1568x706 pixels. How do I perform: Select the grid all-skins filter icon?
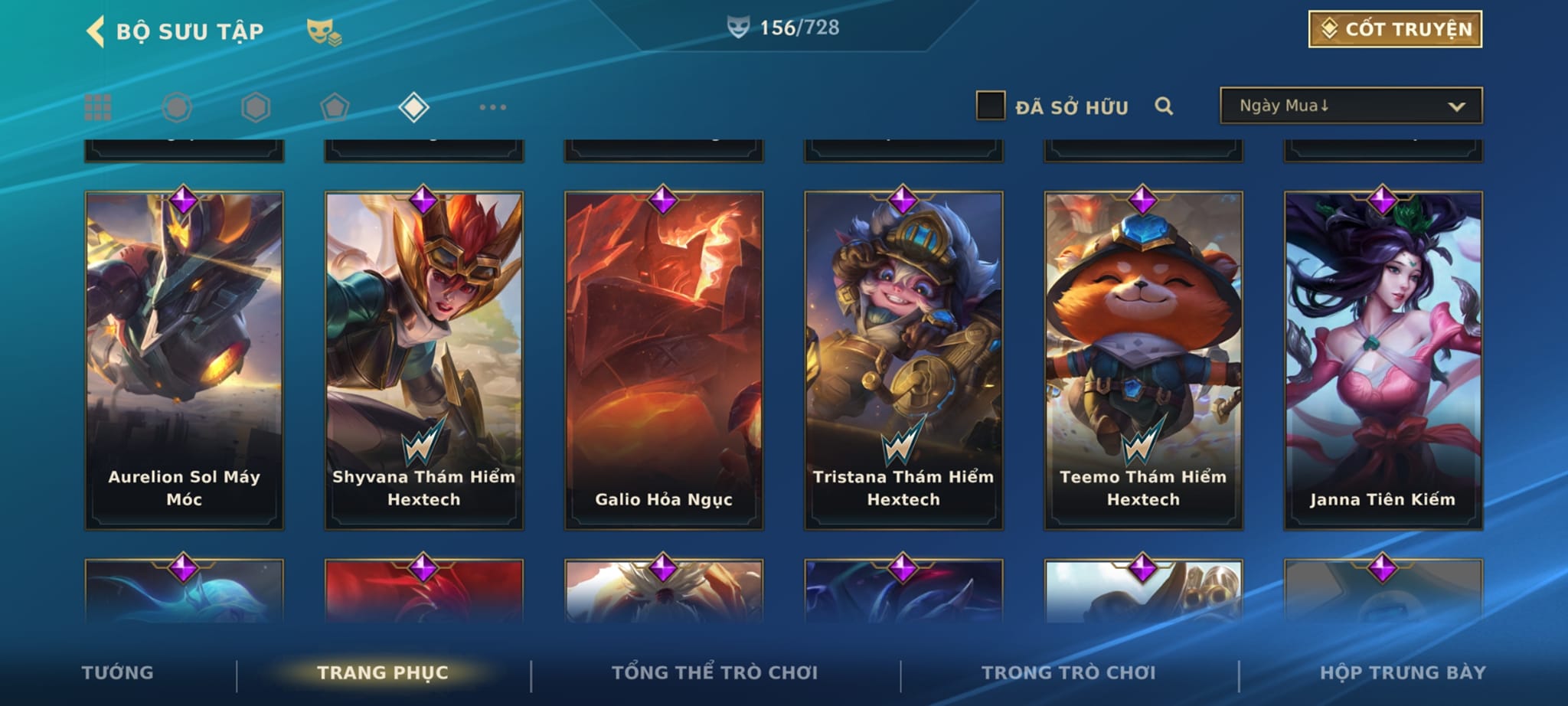tap(98, 107)
